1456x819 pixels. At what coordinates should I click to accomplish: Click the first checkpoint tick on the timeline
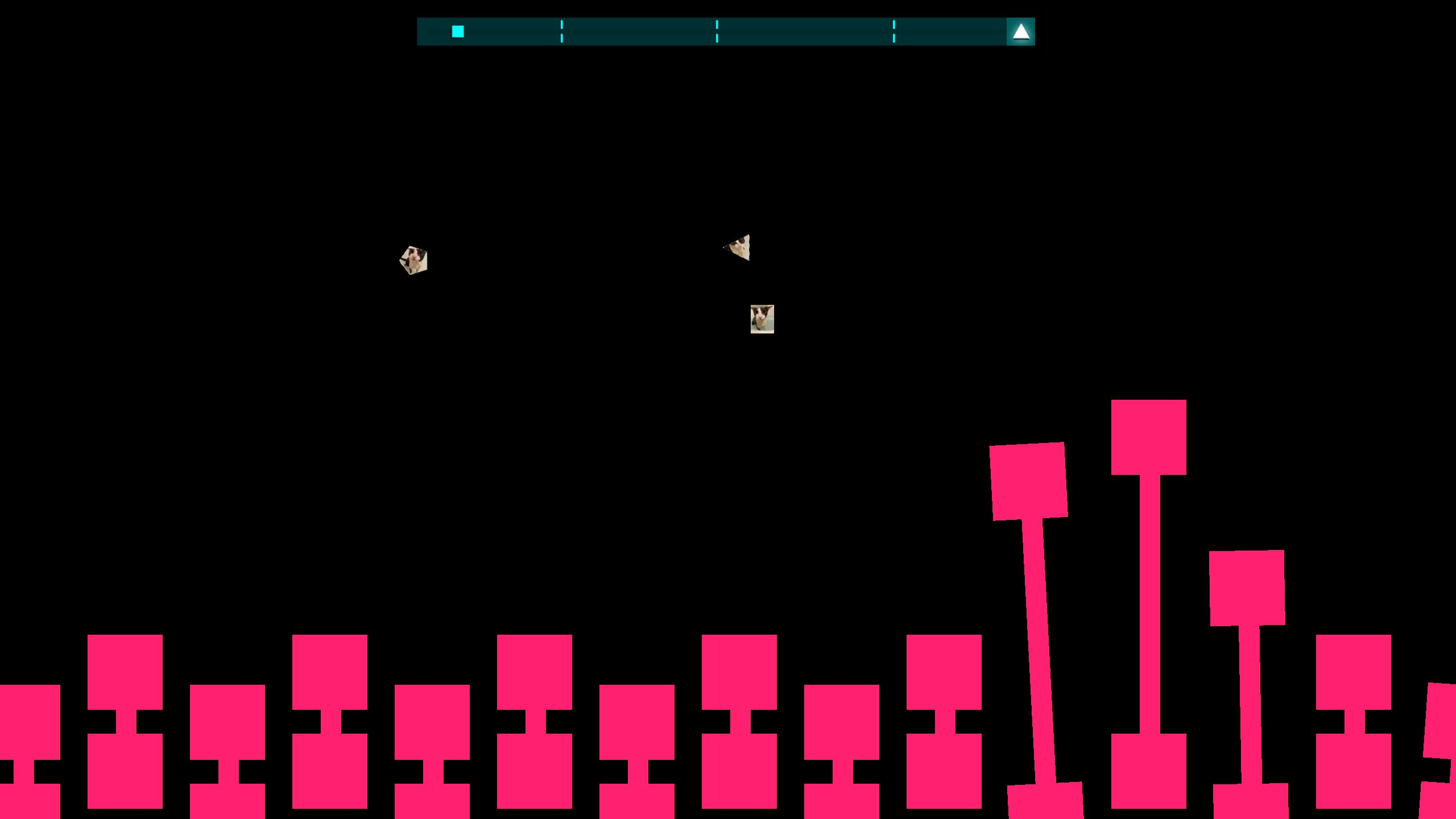(562, 31)
